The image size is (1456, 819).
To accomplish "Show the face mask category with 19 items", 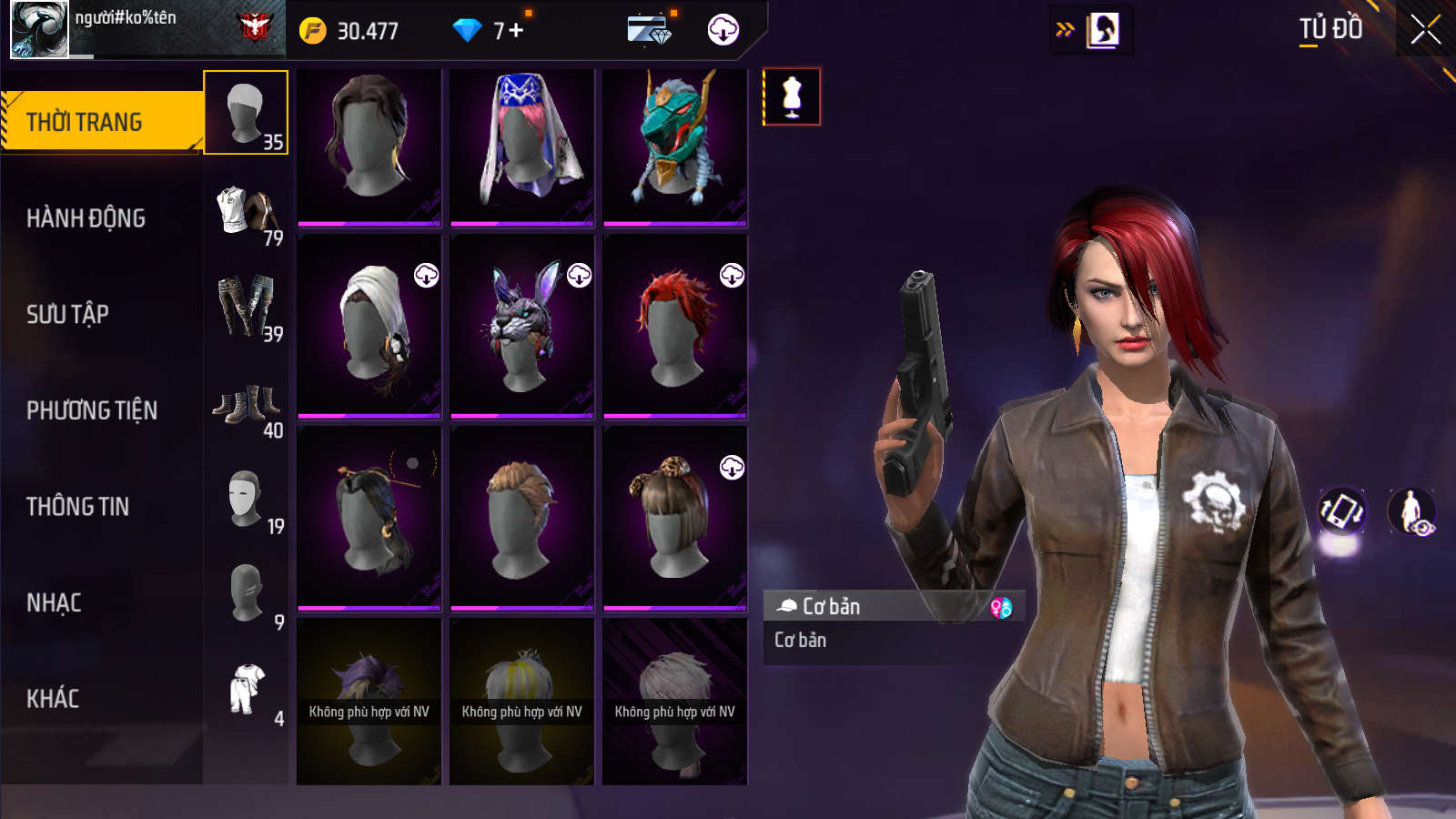I will [246, 500].
